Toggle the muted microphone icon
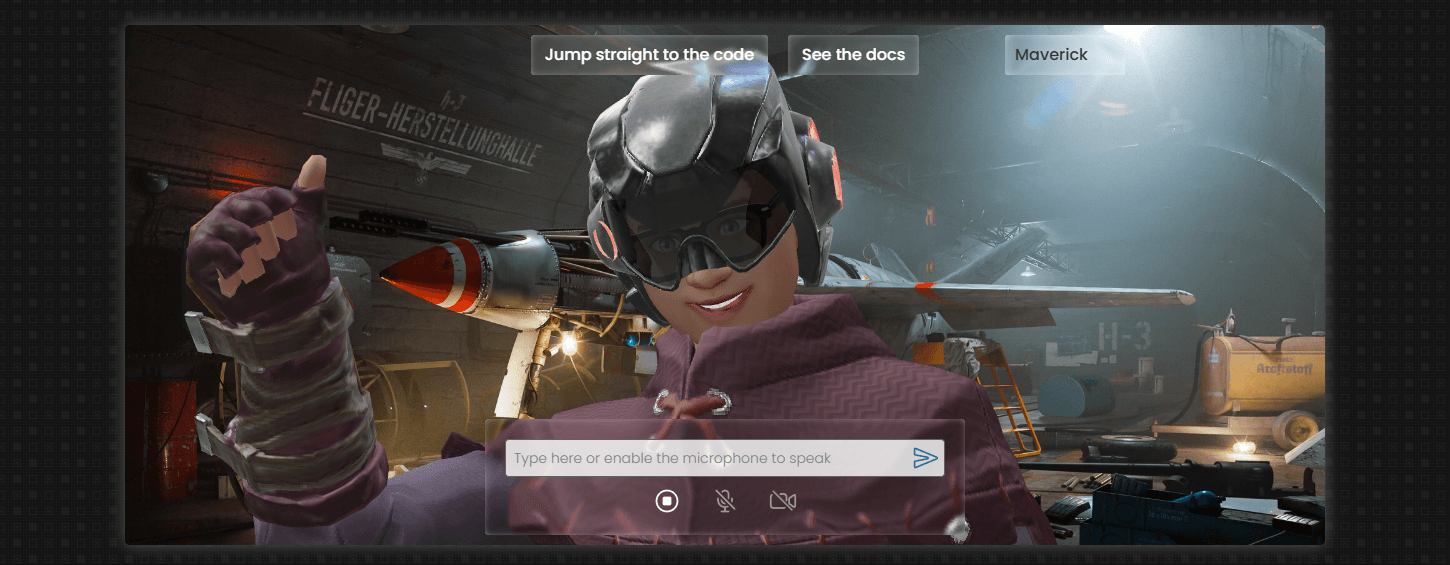The height and width of the screenshot is (565, 1450). (725, 501)
